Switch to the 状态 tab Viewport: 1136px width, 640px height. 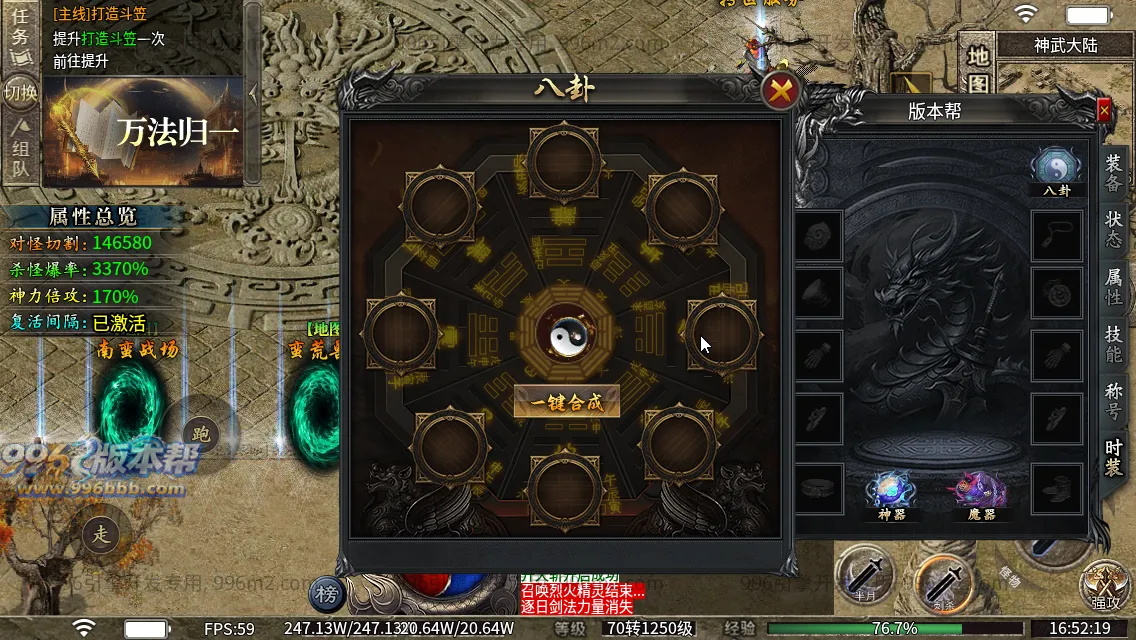click(x=1113, y=229)
